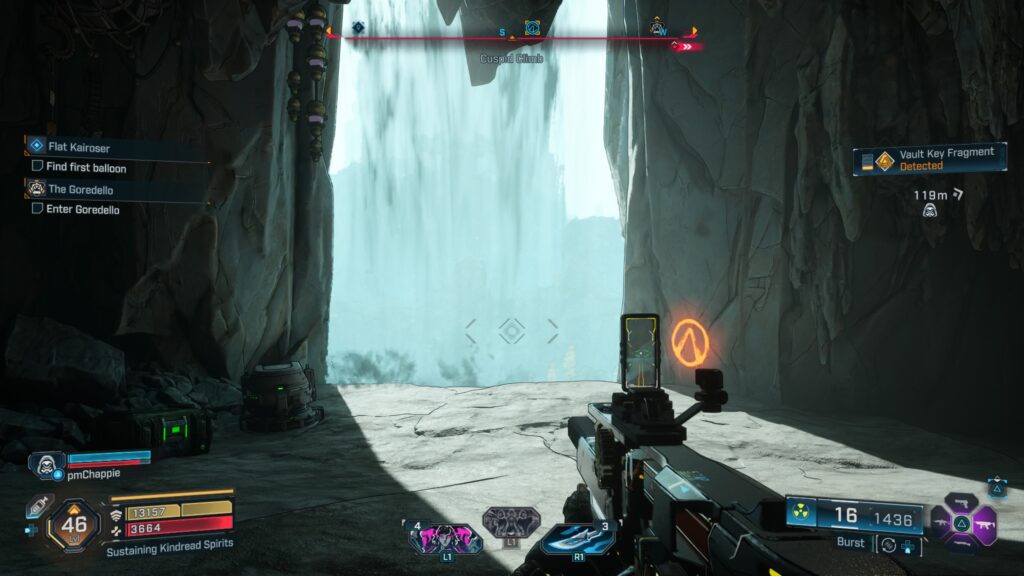This screenshot has width=1024, height=576.
Task: Select the orange framed compass objective marker
Action: [x=532, y=28]
